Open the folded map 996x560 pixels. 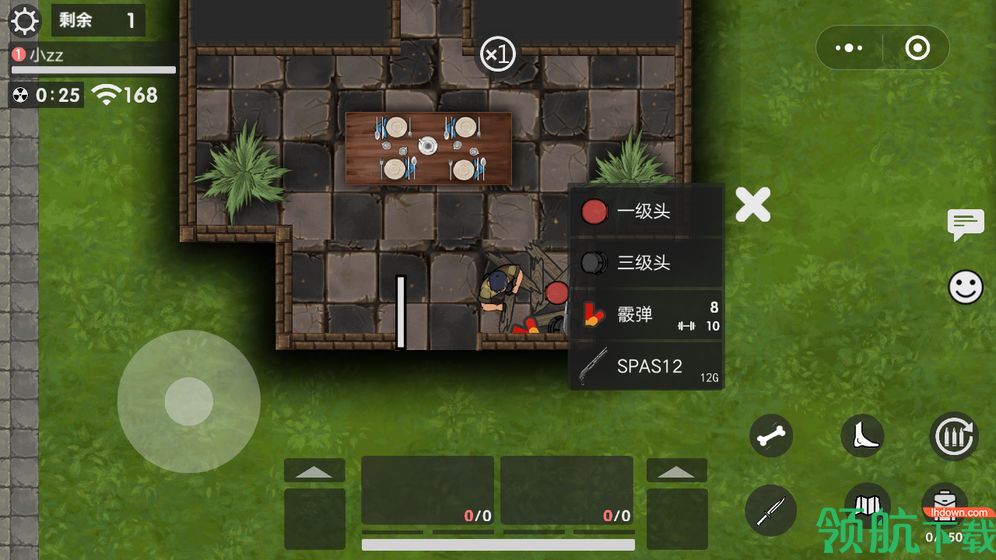tap(867, 505)
